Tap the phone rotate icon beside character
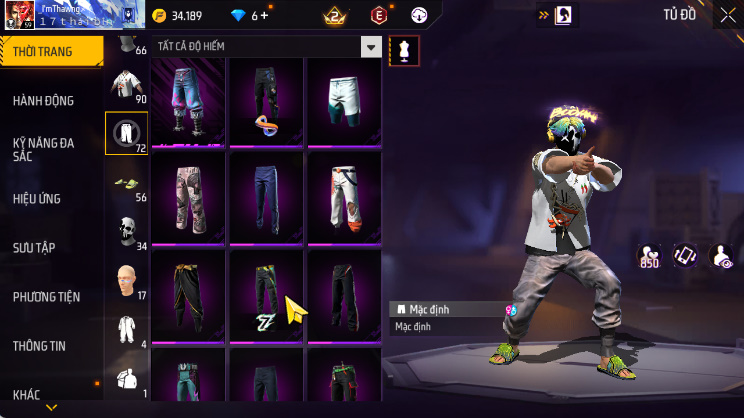This screenshot has height=418, width=744. (x=684, y=256)
